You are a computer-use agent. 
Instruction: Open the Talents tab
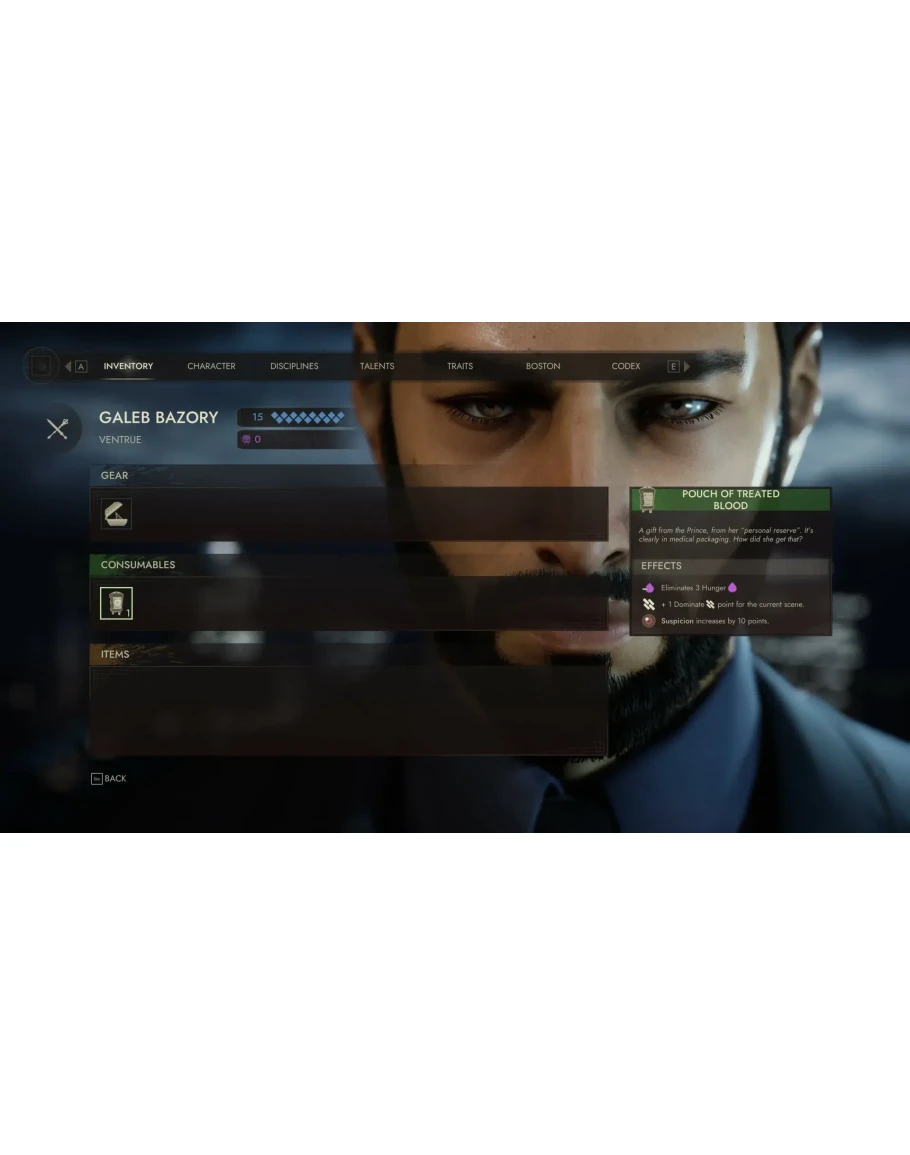(377, 366)
